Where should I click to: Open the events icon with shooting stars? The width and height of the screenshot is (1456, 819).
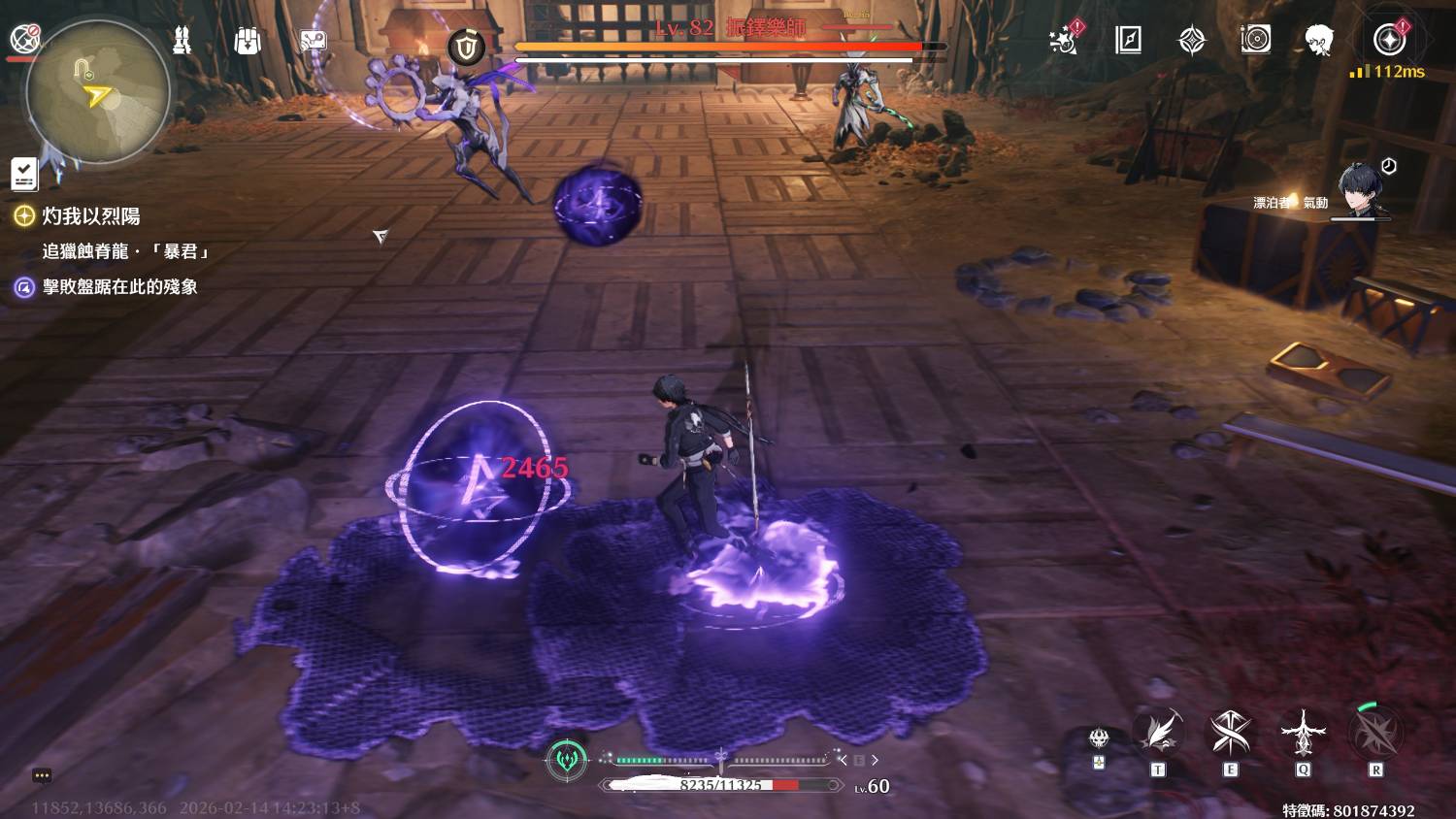click(1065, 41)
